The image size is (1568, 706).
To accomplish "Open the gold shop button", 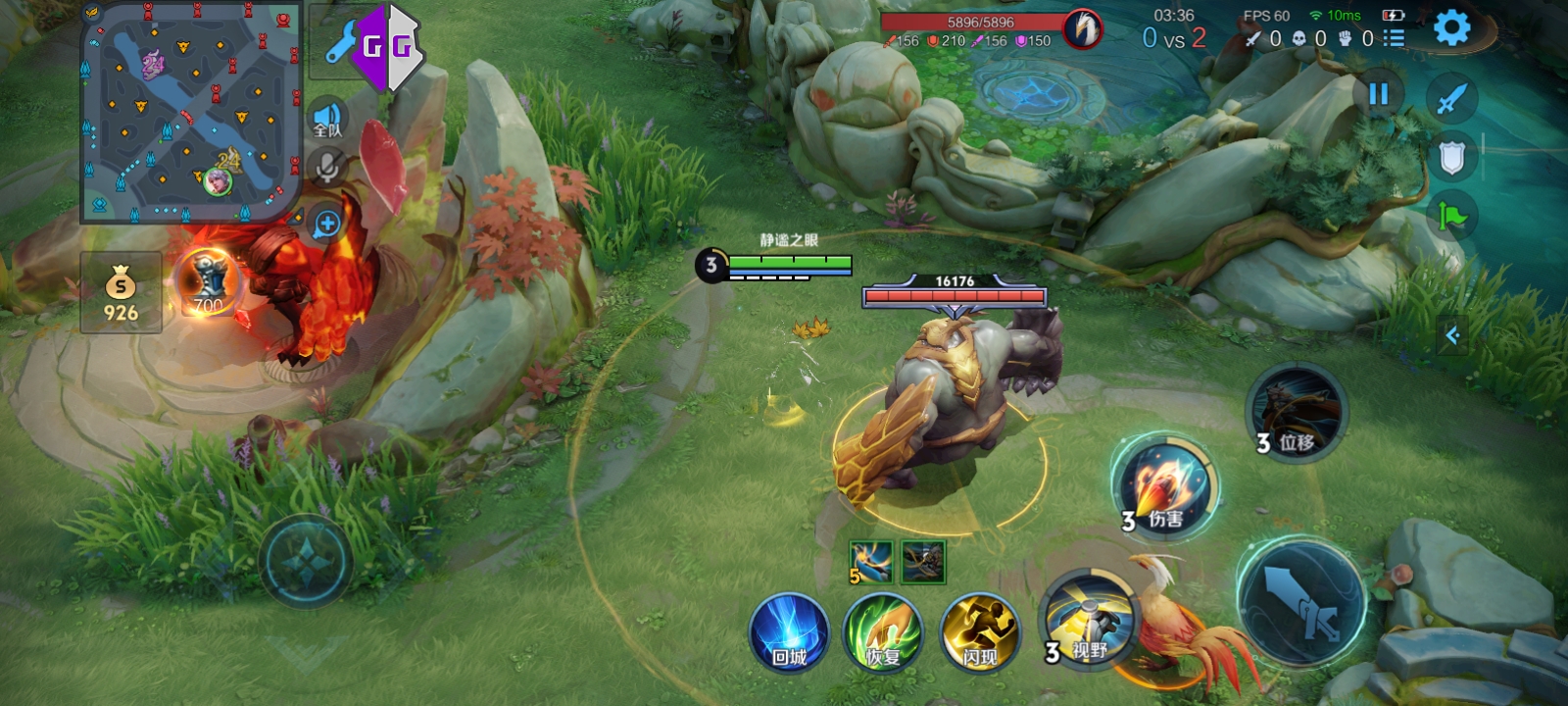I will [x=121, y=292].
